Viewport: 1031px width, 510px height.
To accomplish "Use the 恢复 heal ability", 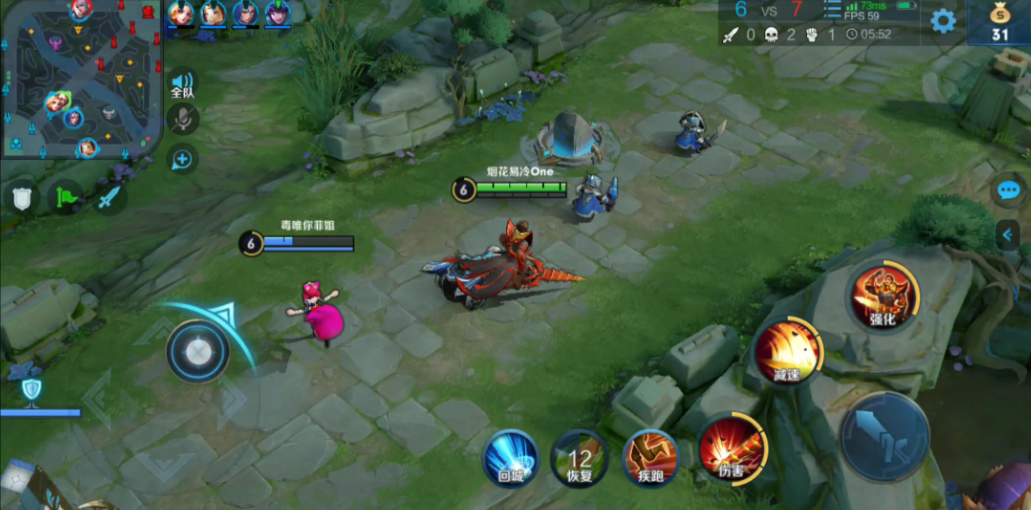I will point(579,458).
